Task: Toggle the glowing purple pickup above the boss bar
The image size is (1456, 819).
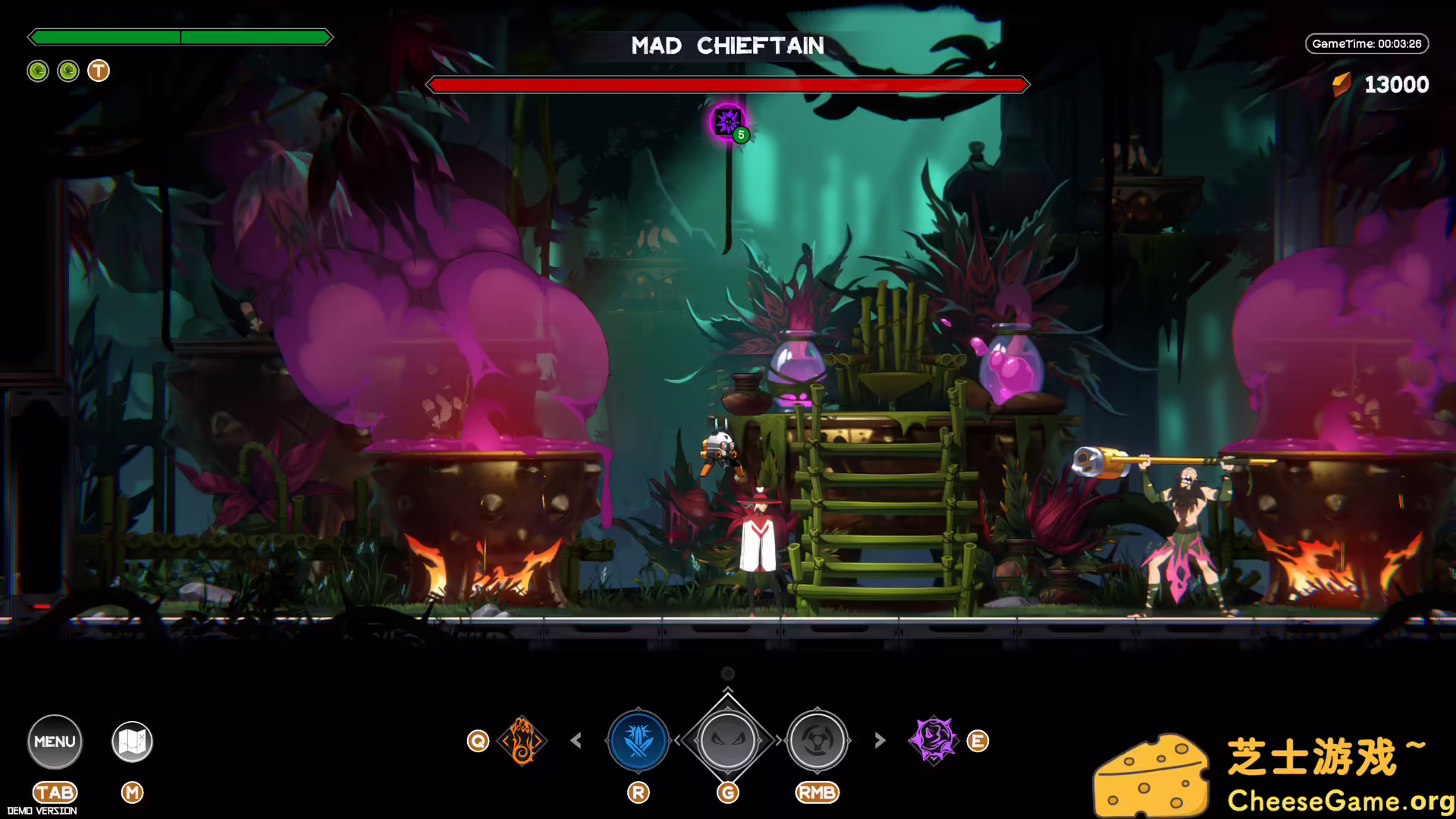Action: 726,121
